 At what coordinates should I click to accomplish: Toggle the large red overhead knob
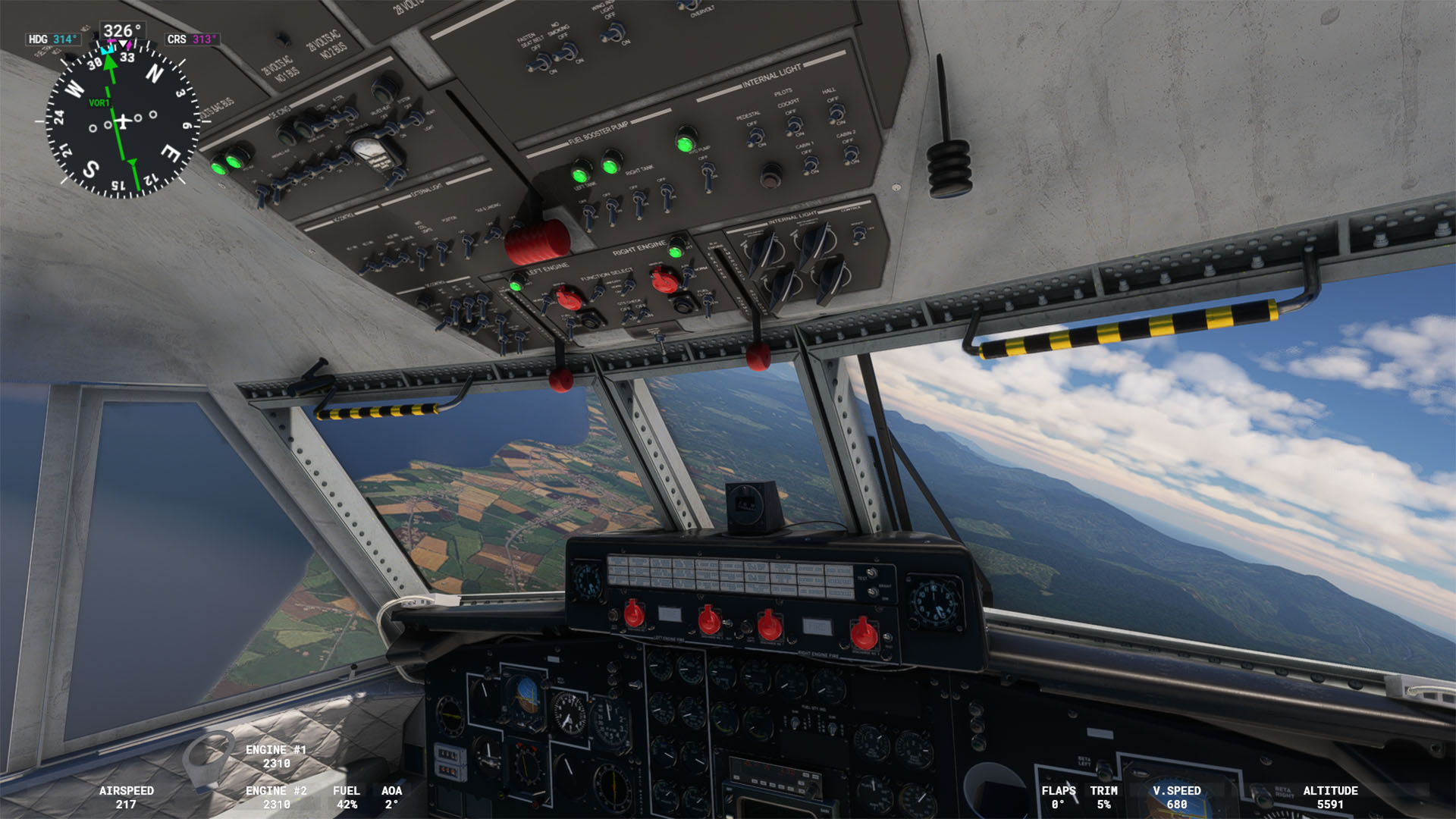(538, 241)
